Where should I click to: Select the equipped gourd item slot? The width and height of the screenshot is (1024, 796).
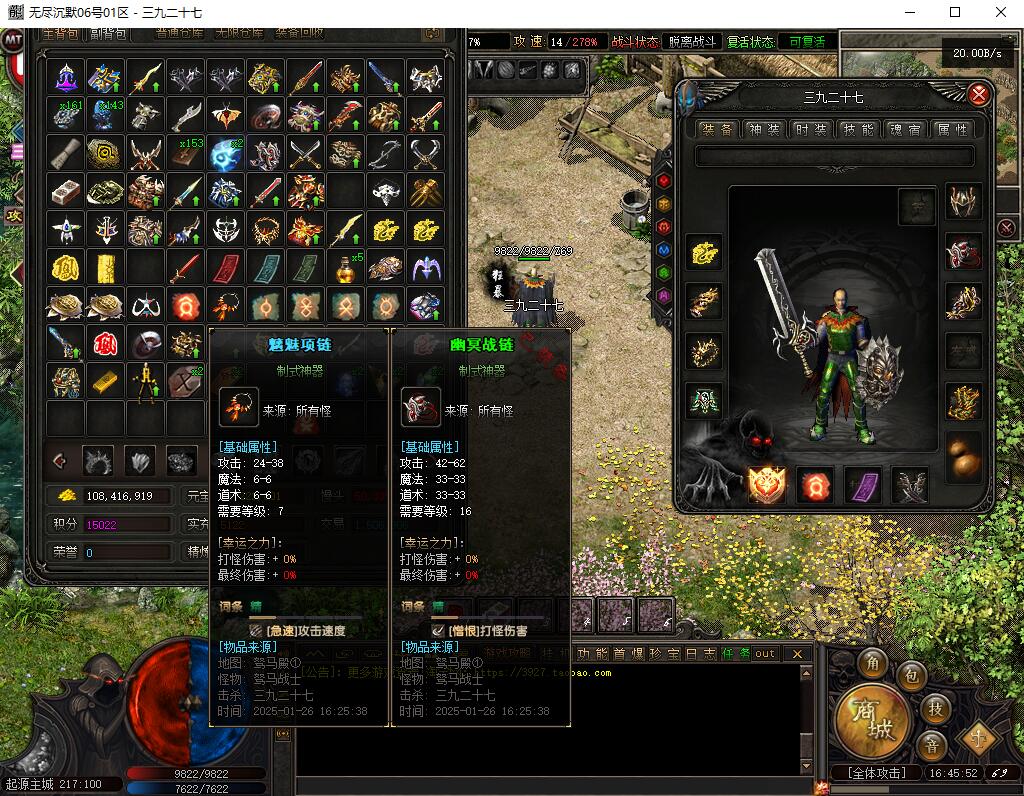point(964,461)
